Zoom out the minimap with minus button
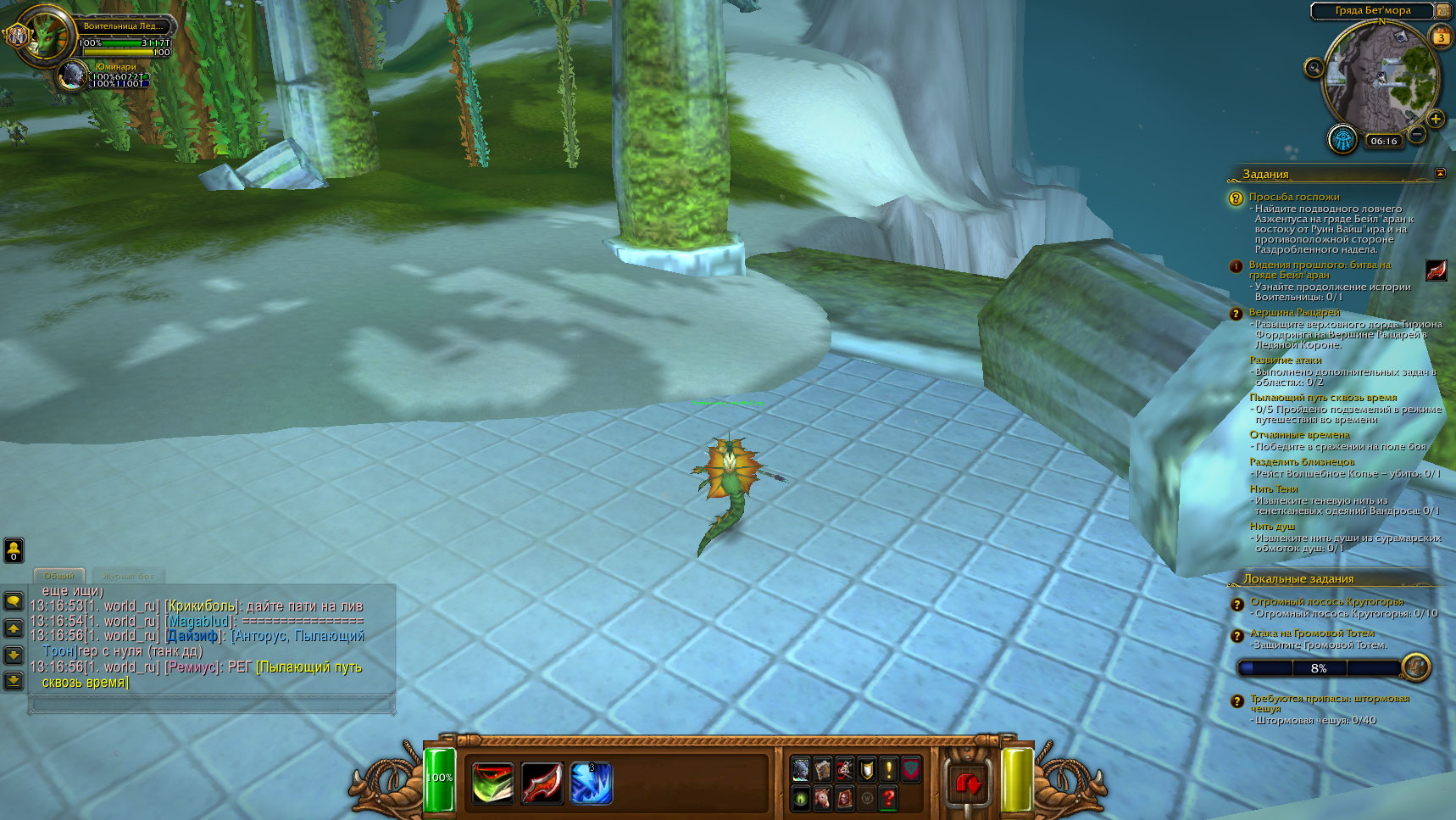The image size is (1456, 820). click(1416, 134)
